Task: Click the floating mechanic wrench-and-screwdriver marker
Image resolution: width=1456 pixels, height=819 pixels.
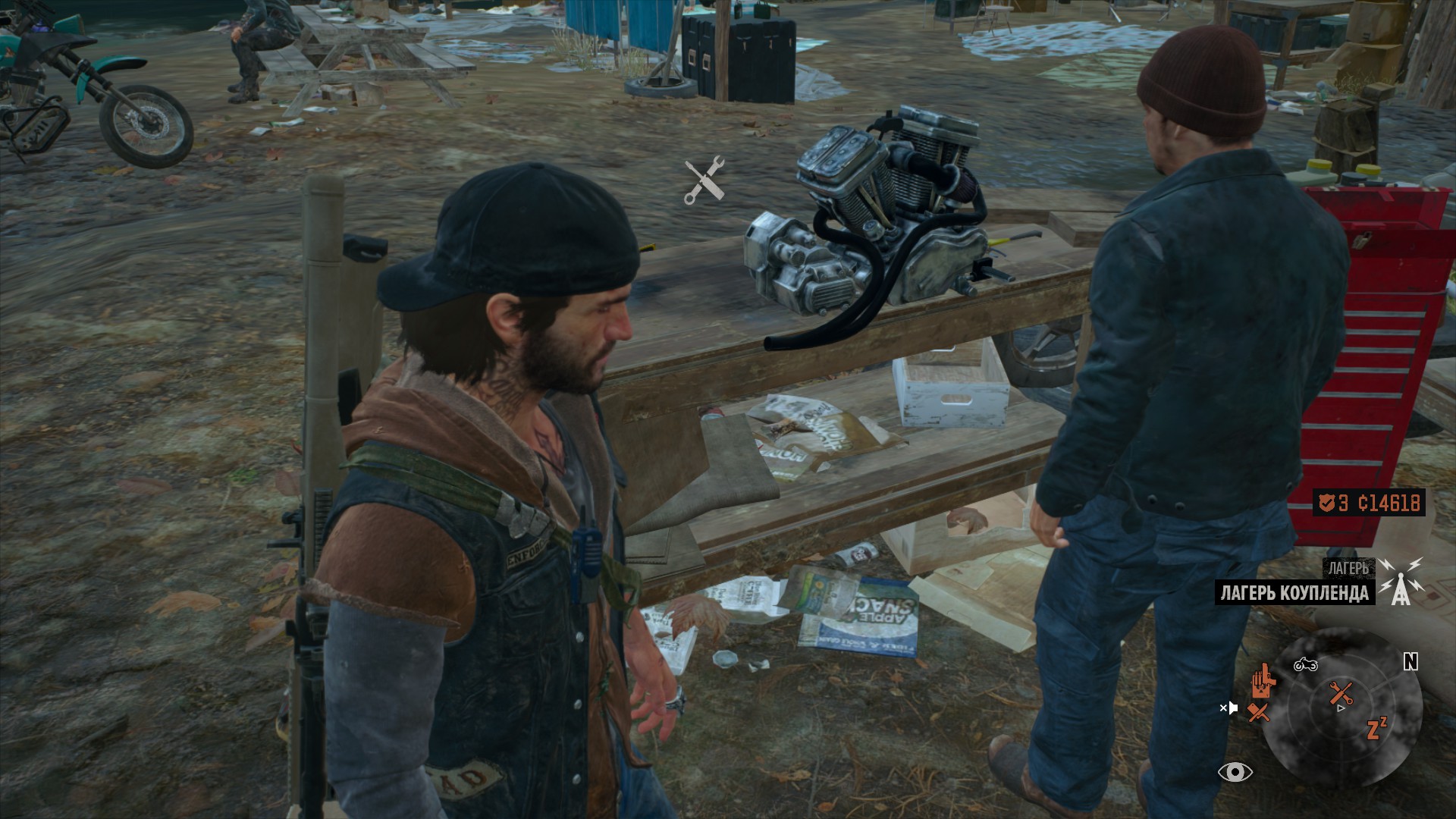Action: pos(704,180)
